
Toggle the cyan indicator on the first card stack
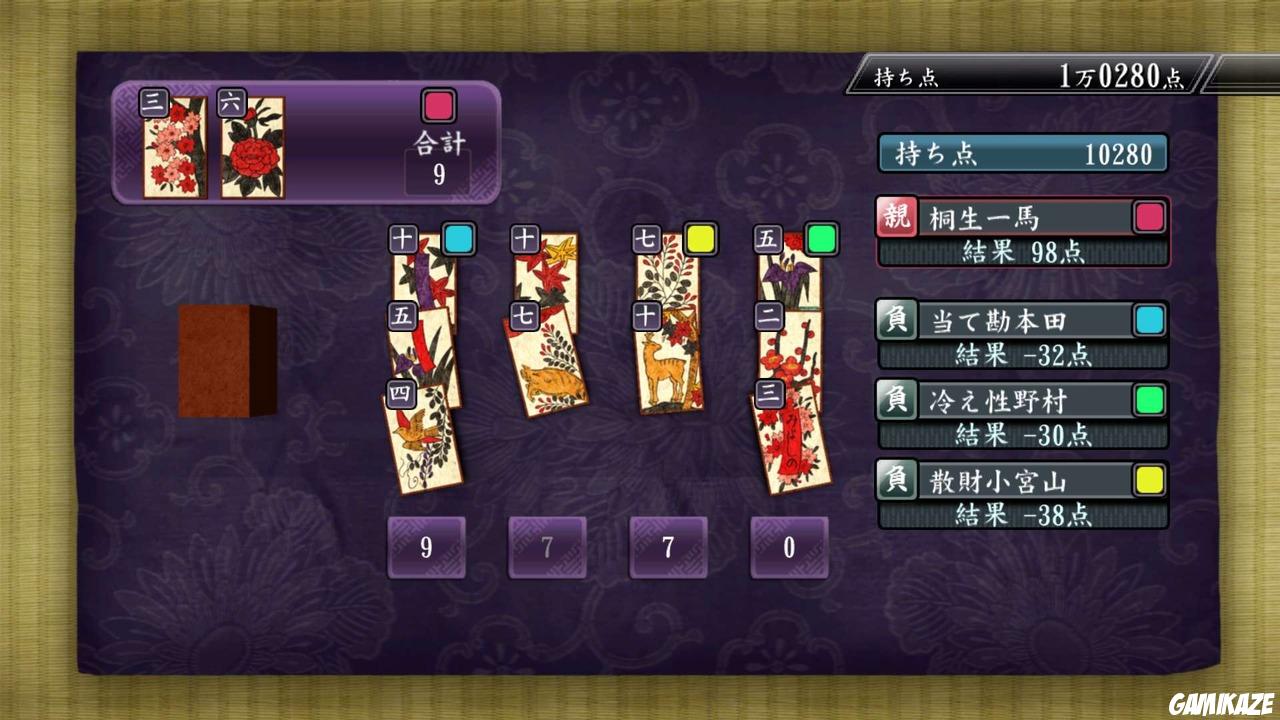tap(457, 239)
